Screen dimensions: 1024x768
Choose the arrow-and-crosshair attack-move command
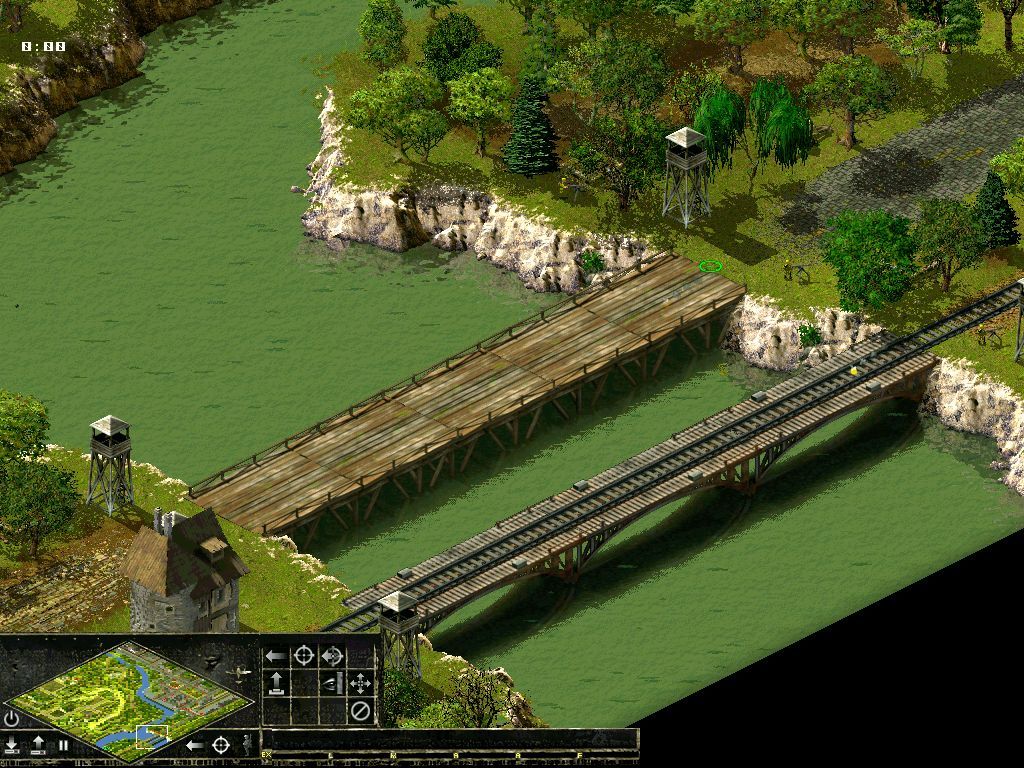[x=332, y=656]
